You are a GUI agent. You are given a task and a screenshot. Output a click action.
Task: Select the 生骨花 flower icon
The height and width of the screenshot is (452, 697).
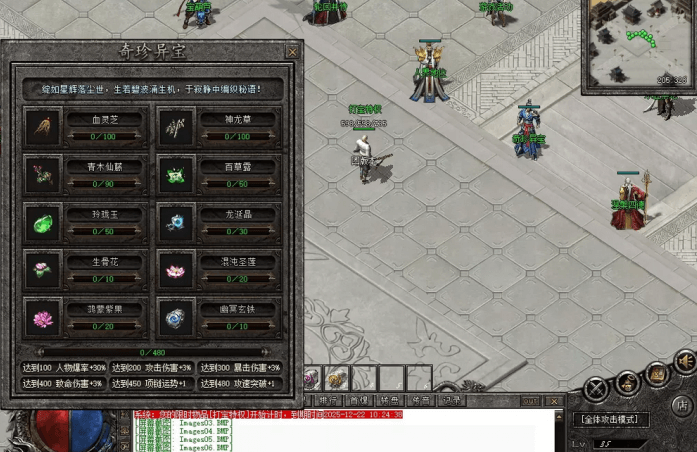(x=43, y=270)
